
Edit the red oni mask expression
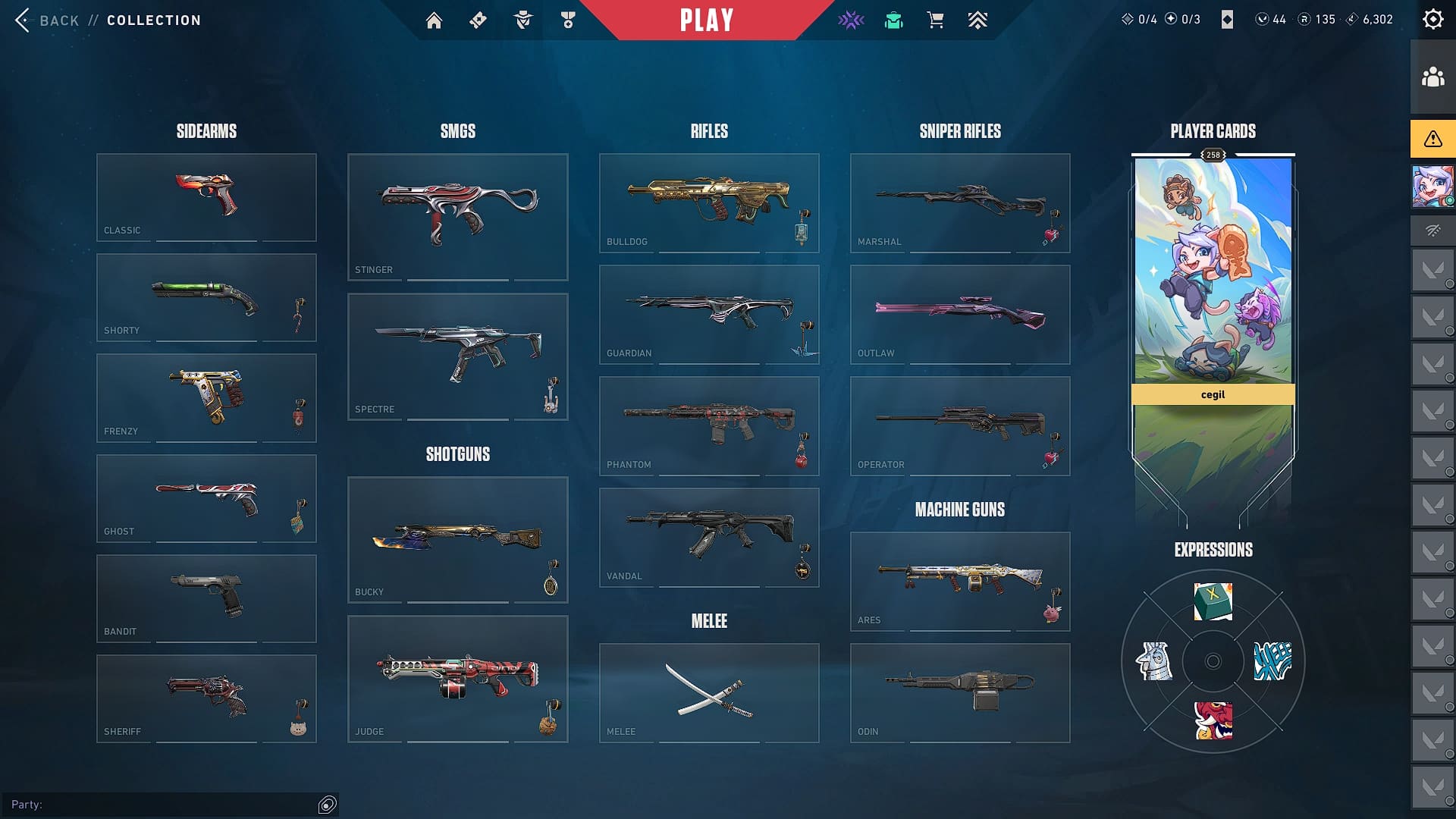(1213, 720)
